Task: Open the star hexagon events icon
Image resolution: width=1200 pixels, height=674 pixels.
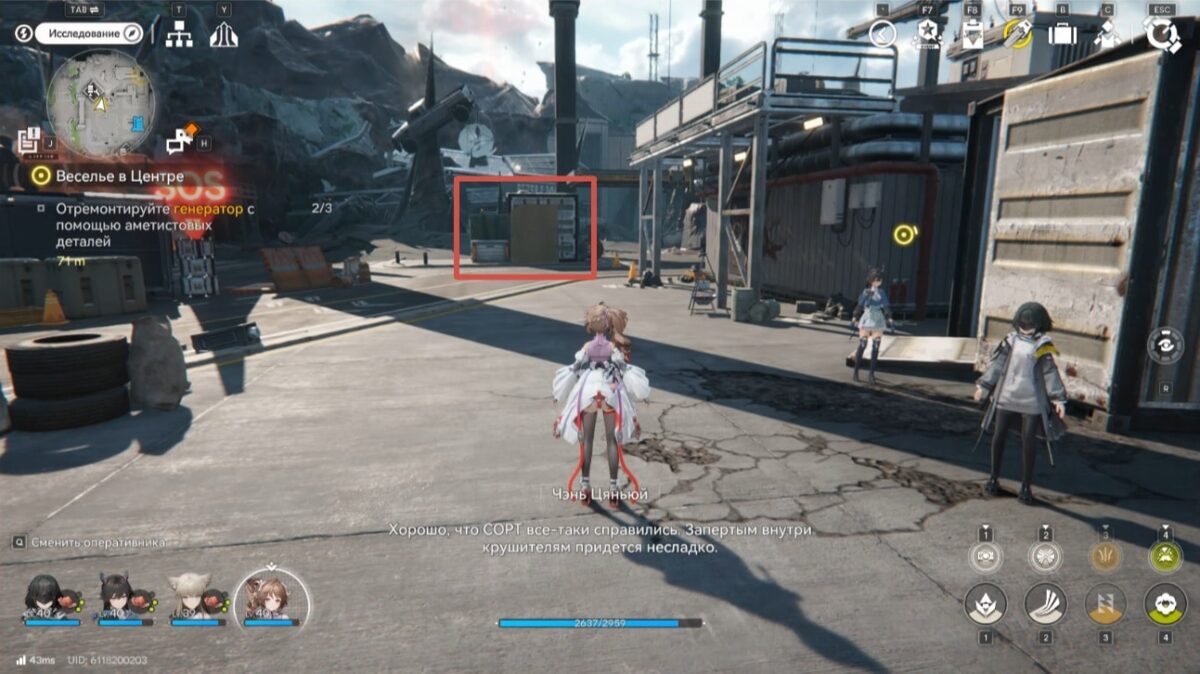Action: coord(928,35)
